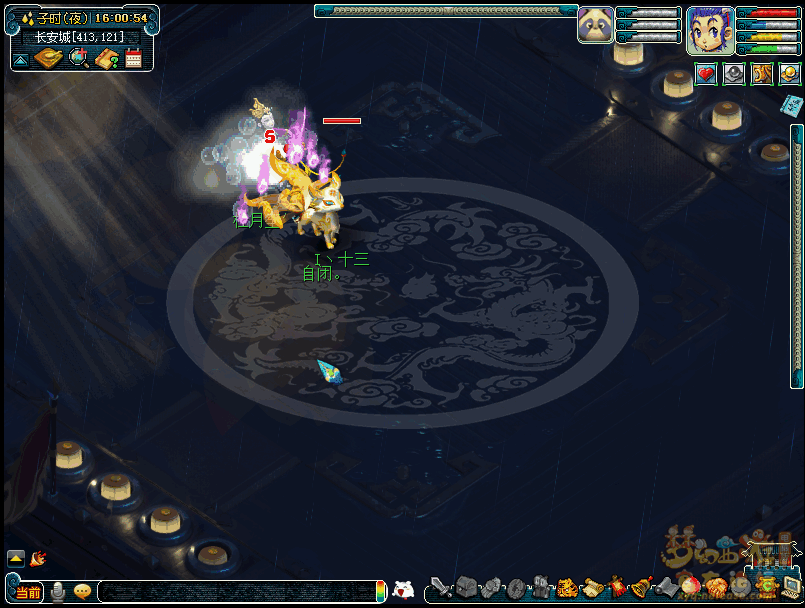Open the white bear emoticon button

403,590
